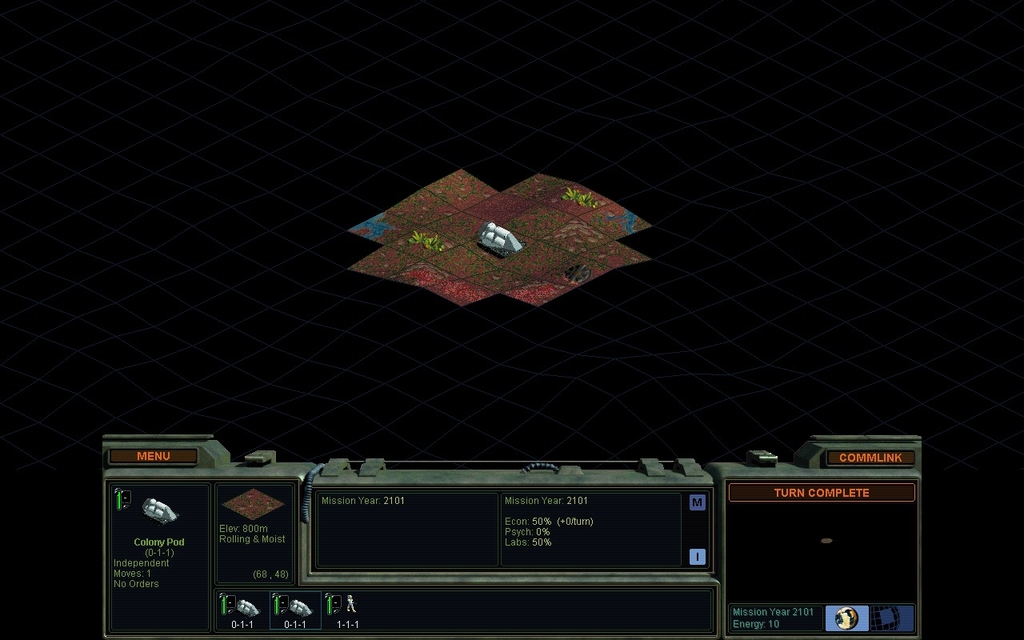Click the terrain tile preview thumbnail
Screen dimensions: 1024x640
[252, 503]
